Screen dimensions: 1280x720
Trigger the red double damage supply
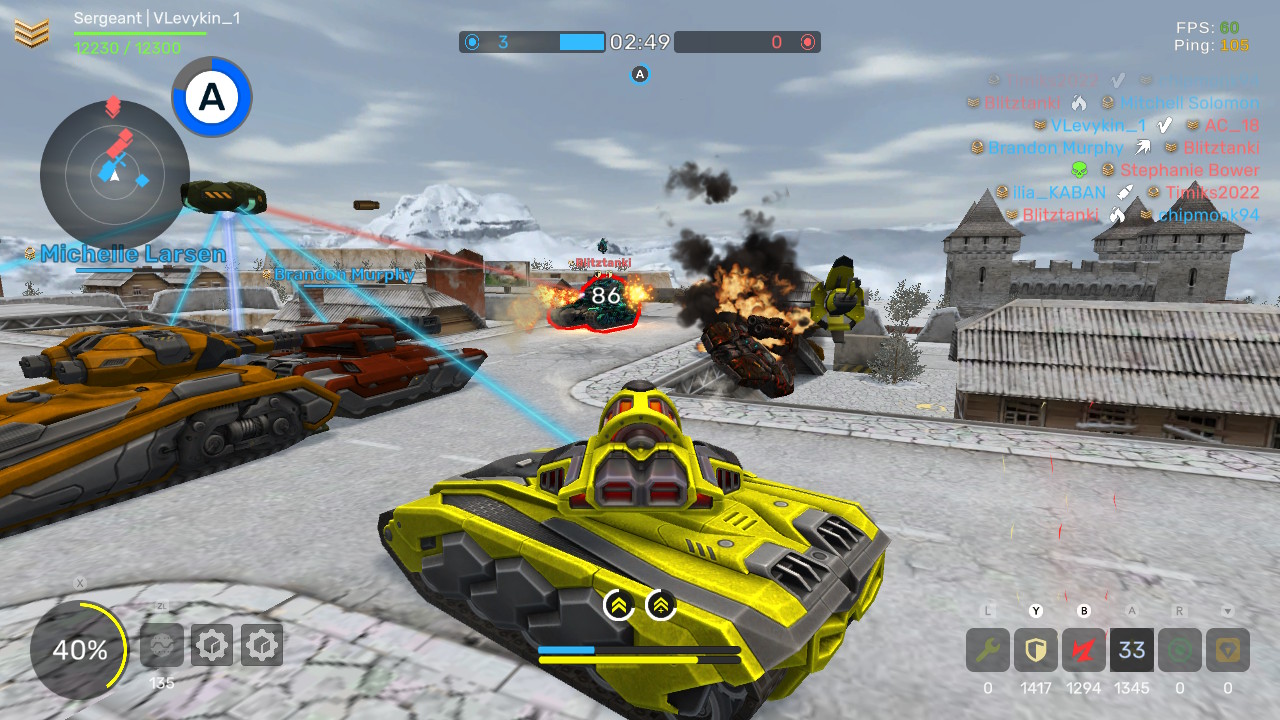click(1083, 649)
